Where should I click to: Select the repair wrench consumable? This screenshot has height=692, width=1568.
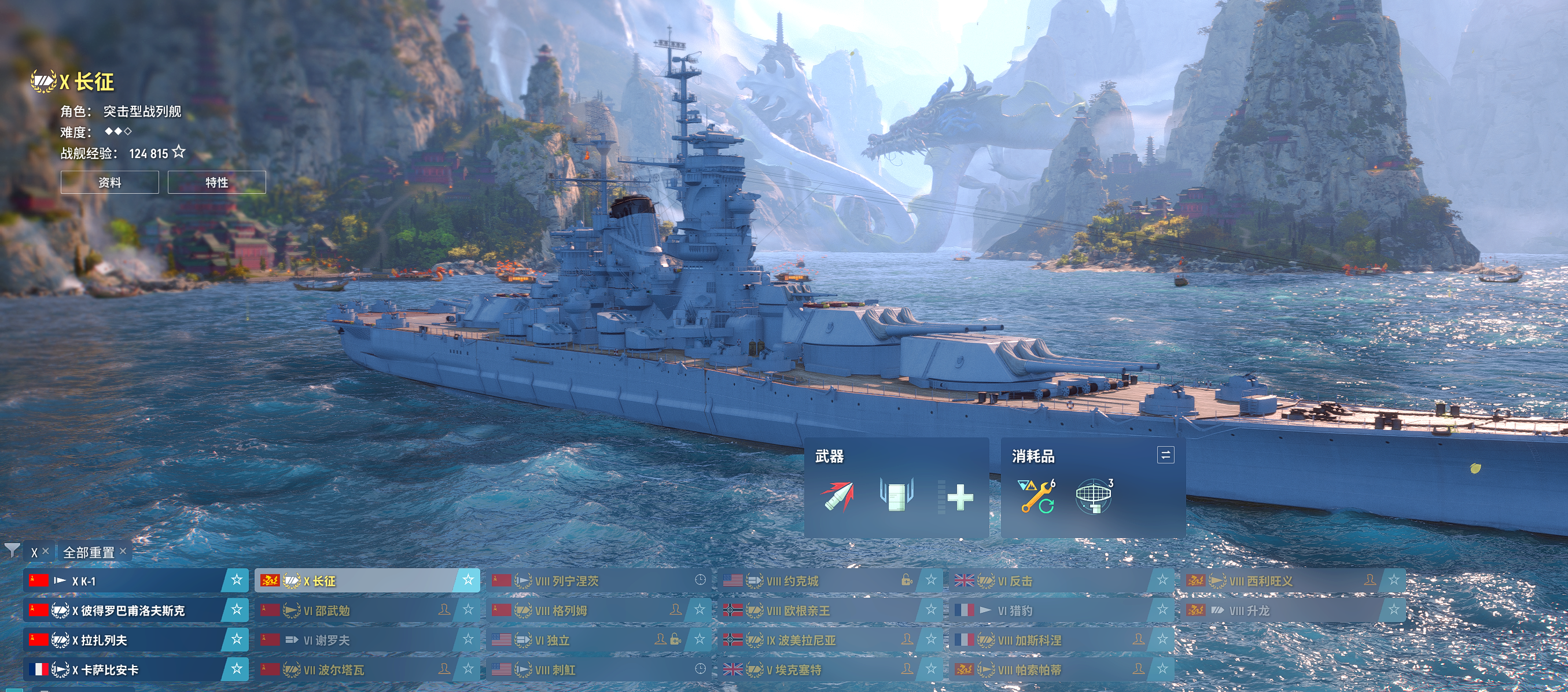point(1037,496)
